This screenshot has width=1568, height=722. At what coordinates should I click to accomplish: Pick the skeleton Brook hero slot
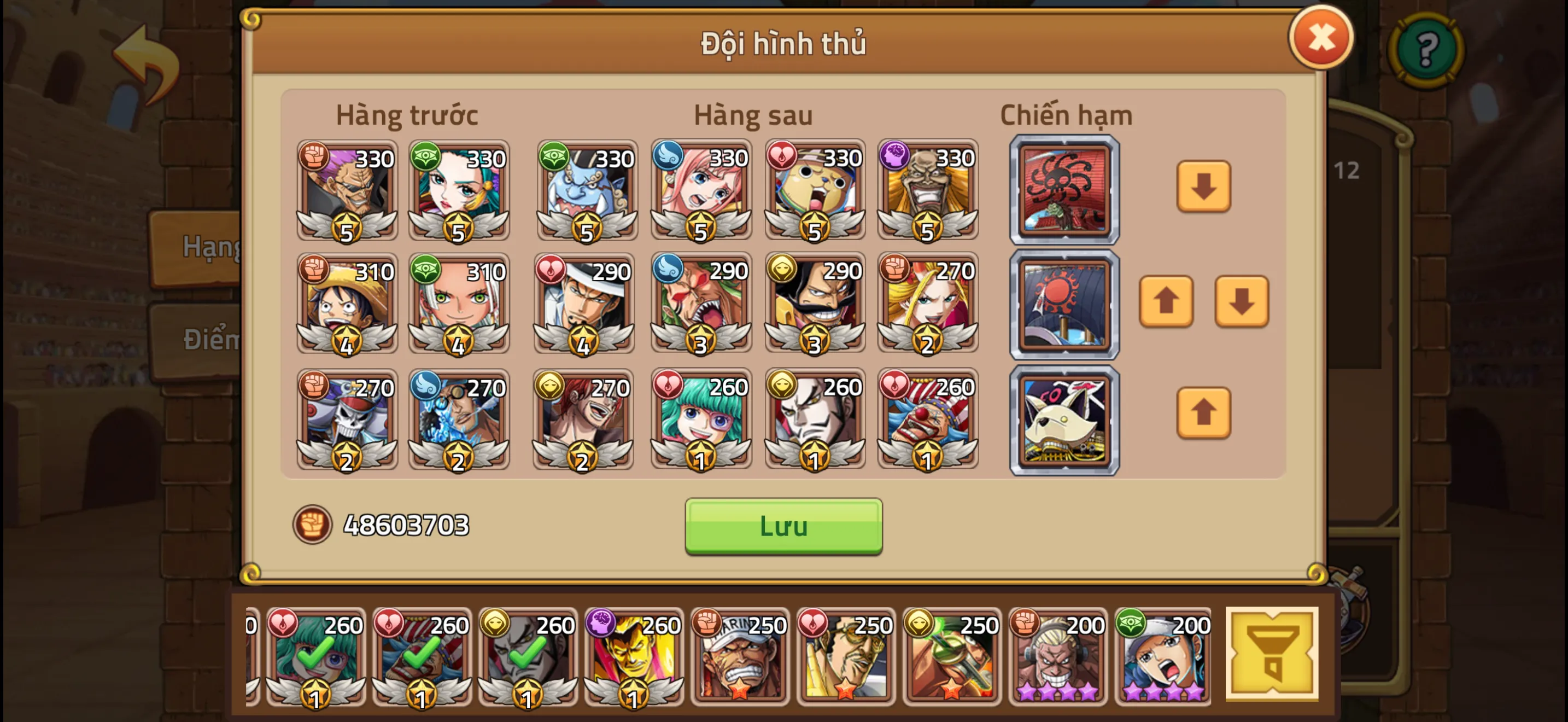[x=347, y=419]
